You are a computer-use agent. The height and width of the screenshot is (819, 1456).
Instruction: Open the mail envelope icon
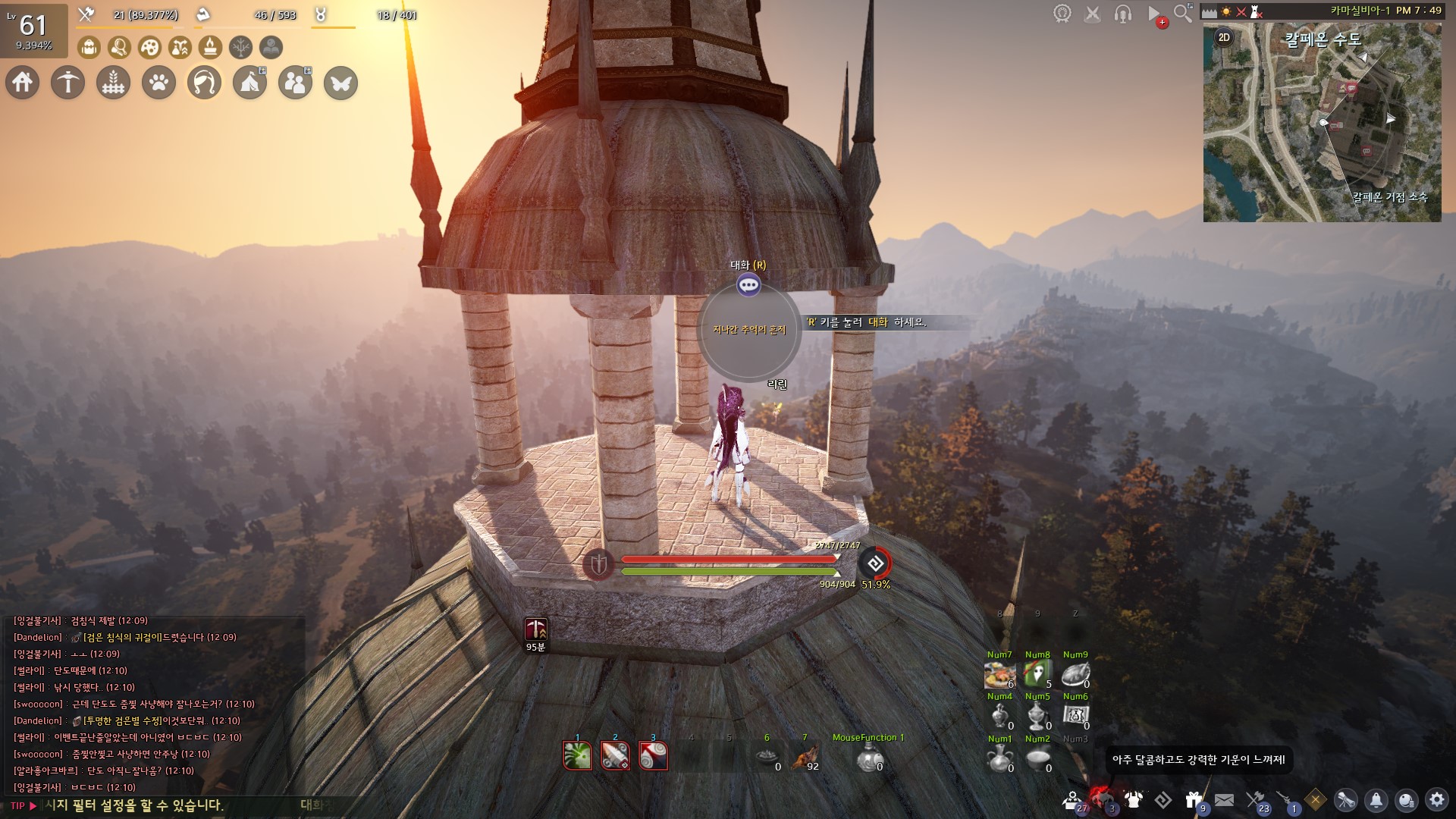1224,799
